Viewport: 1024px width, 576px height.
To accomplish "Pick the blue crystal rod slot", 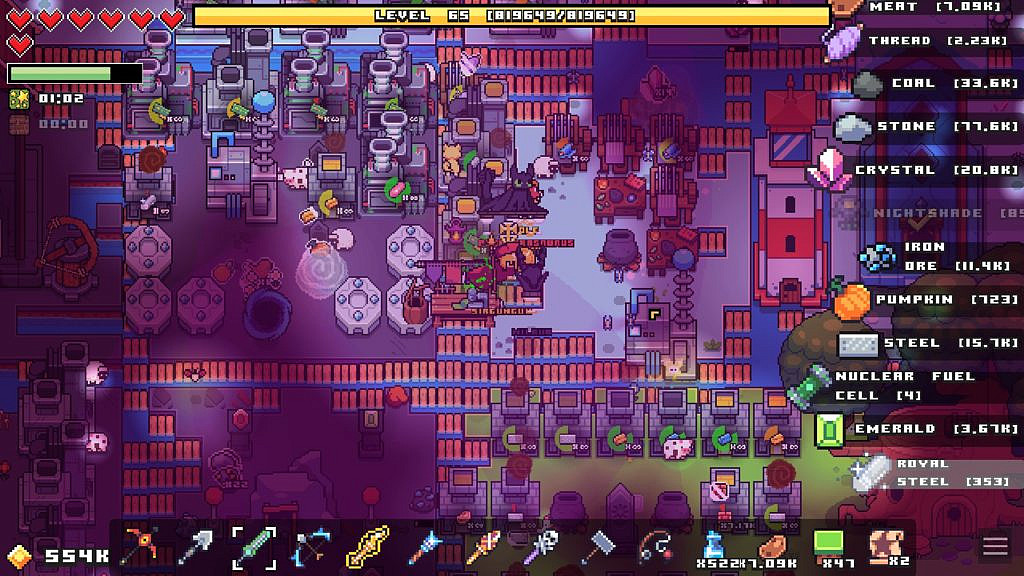I will [x=423, y=546].
